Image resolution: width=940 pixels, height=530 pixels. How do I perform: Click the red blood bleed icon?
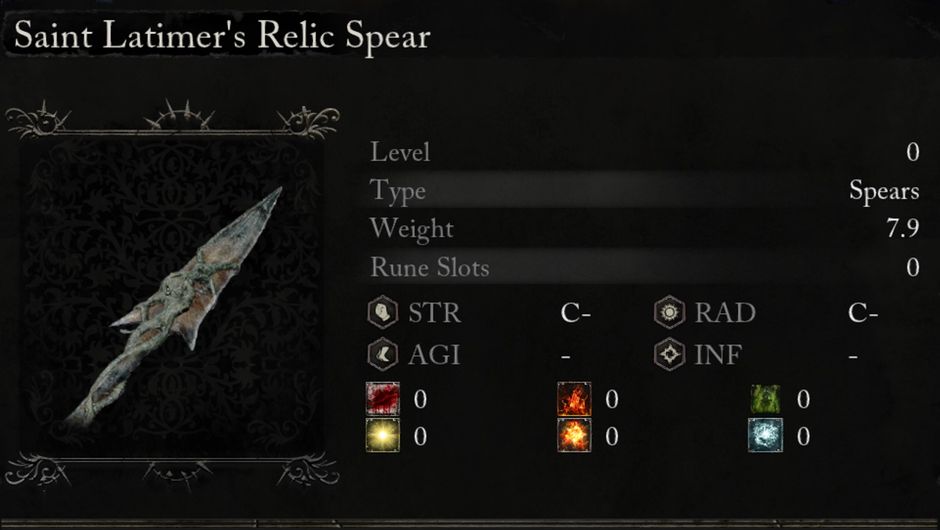[x=383, y=399]
